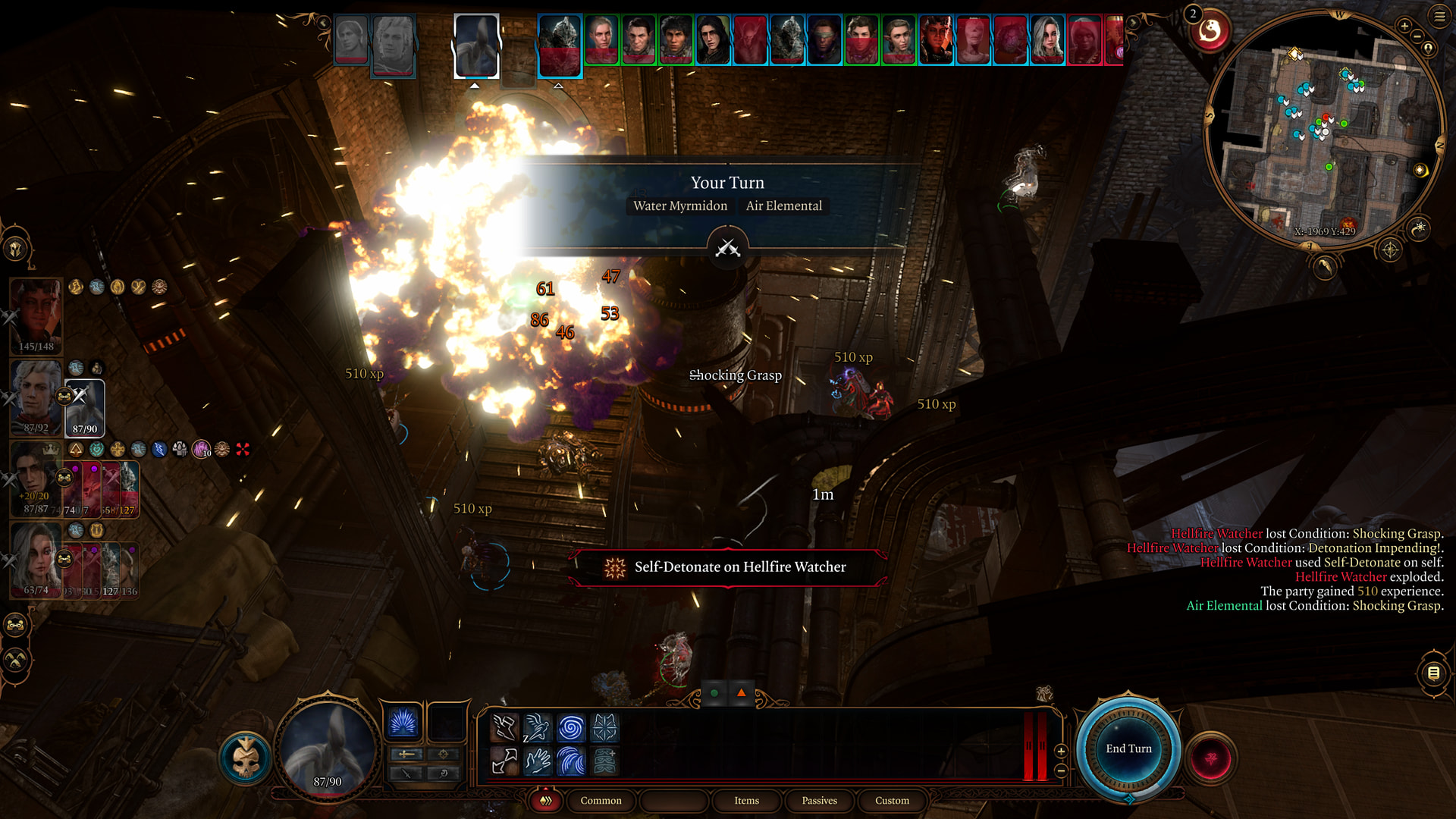
Task: Open the Items hotbar tab
Action: 746,801
